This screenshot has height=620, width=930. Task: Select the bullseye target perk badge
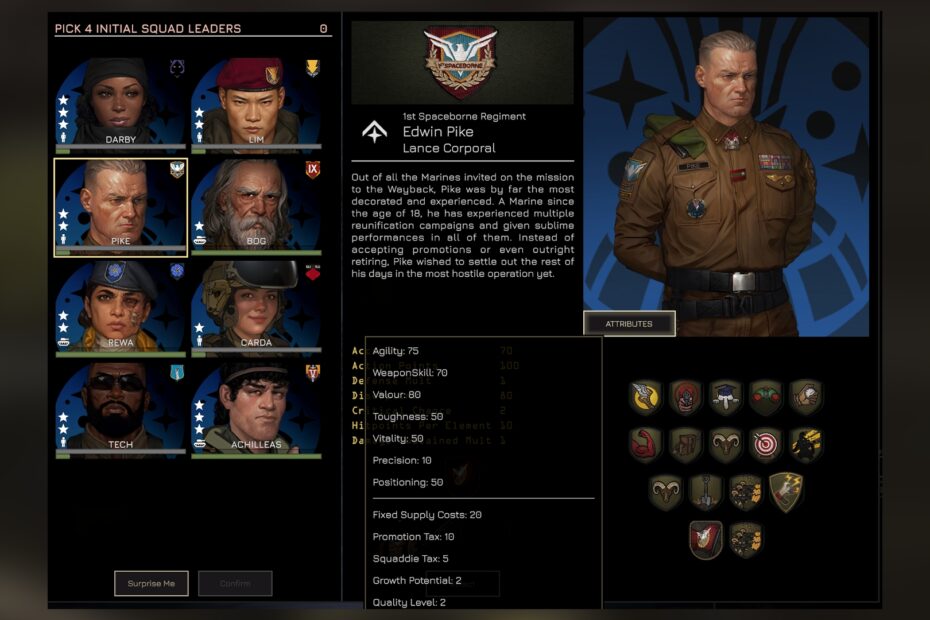(x=765, y=444)
